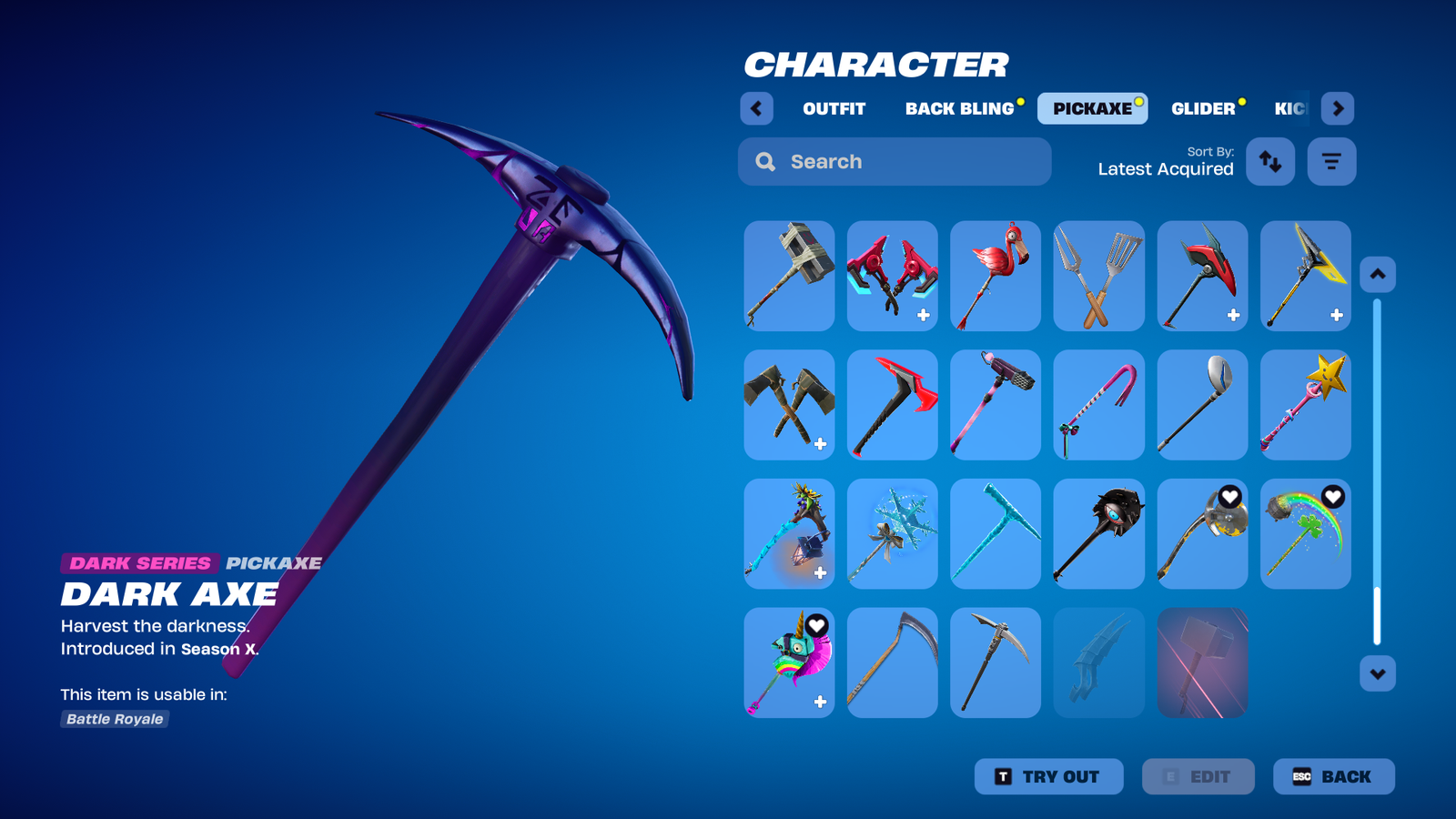The height and width of the screenshot is (819, 1456).
Task: Toggle the sort order arrows button
Action: pyautogui.click(x=1270, y=162)
